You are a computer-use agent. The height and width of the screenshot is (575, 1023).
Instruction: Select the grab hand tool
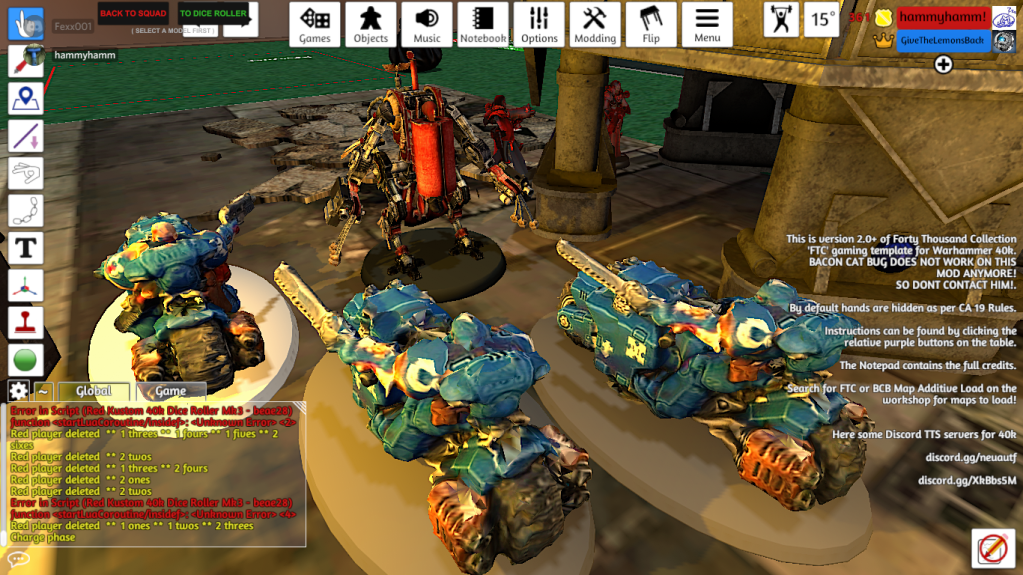click(x=26, y=23)
